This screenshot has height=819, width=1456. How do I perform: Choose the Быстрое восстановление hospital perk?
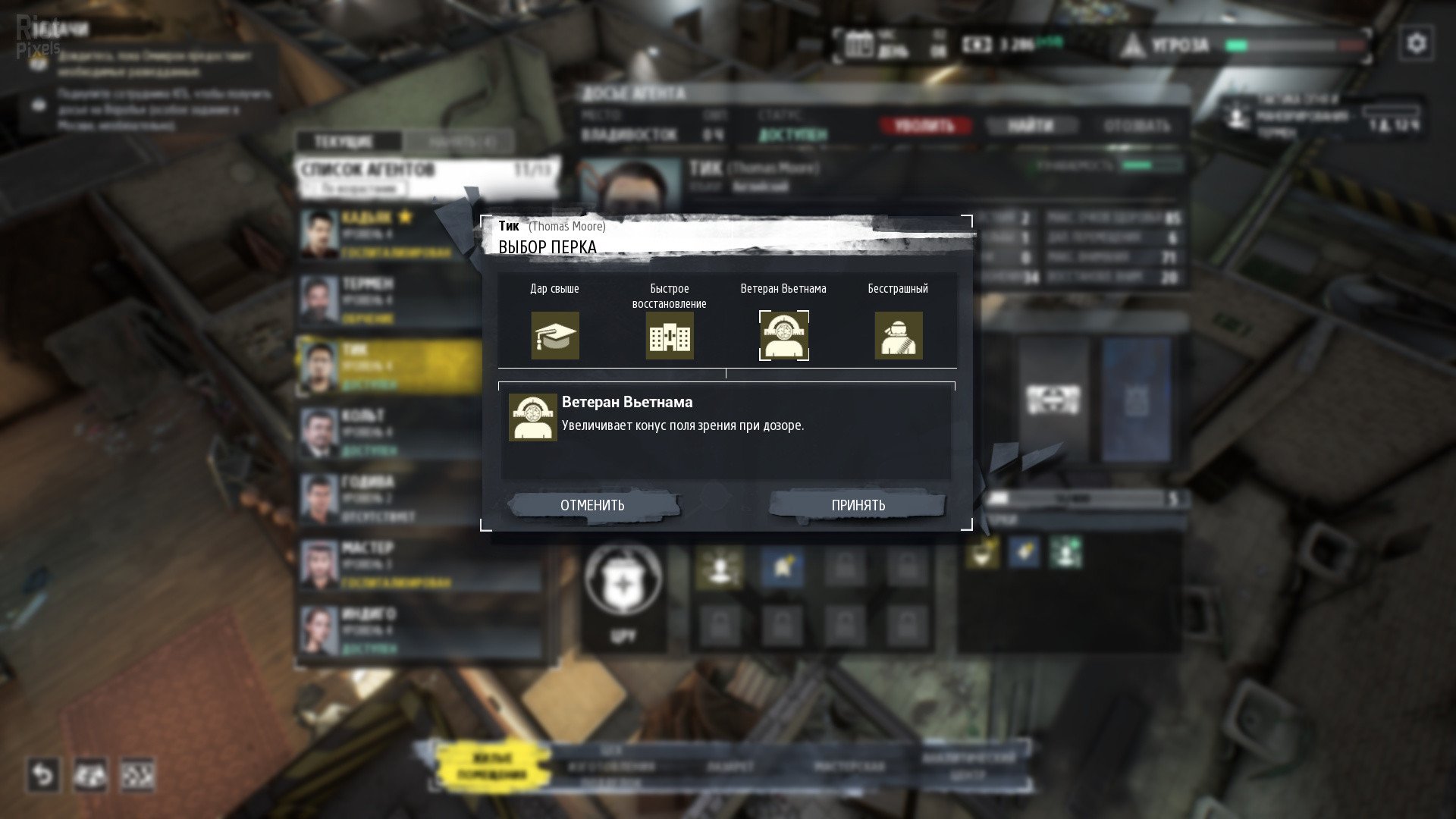tap(670, 335)
